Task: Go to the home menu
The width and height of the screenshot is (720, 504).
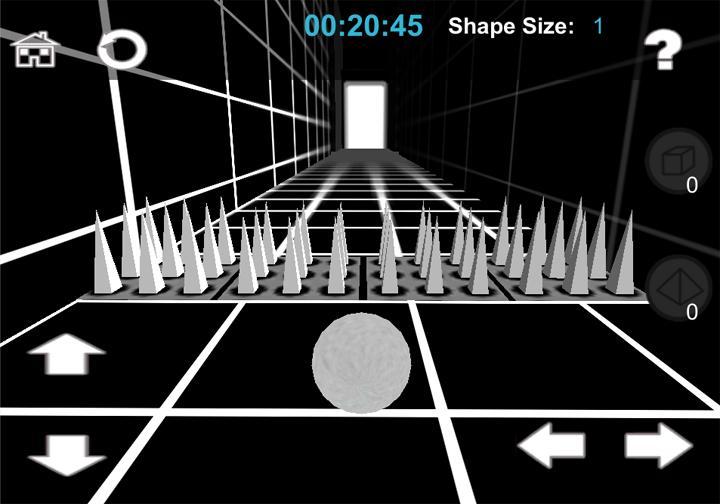Action: click(x=34, y=49)
